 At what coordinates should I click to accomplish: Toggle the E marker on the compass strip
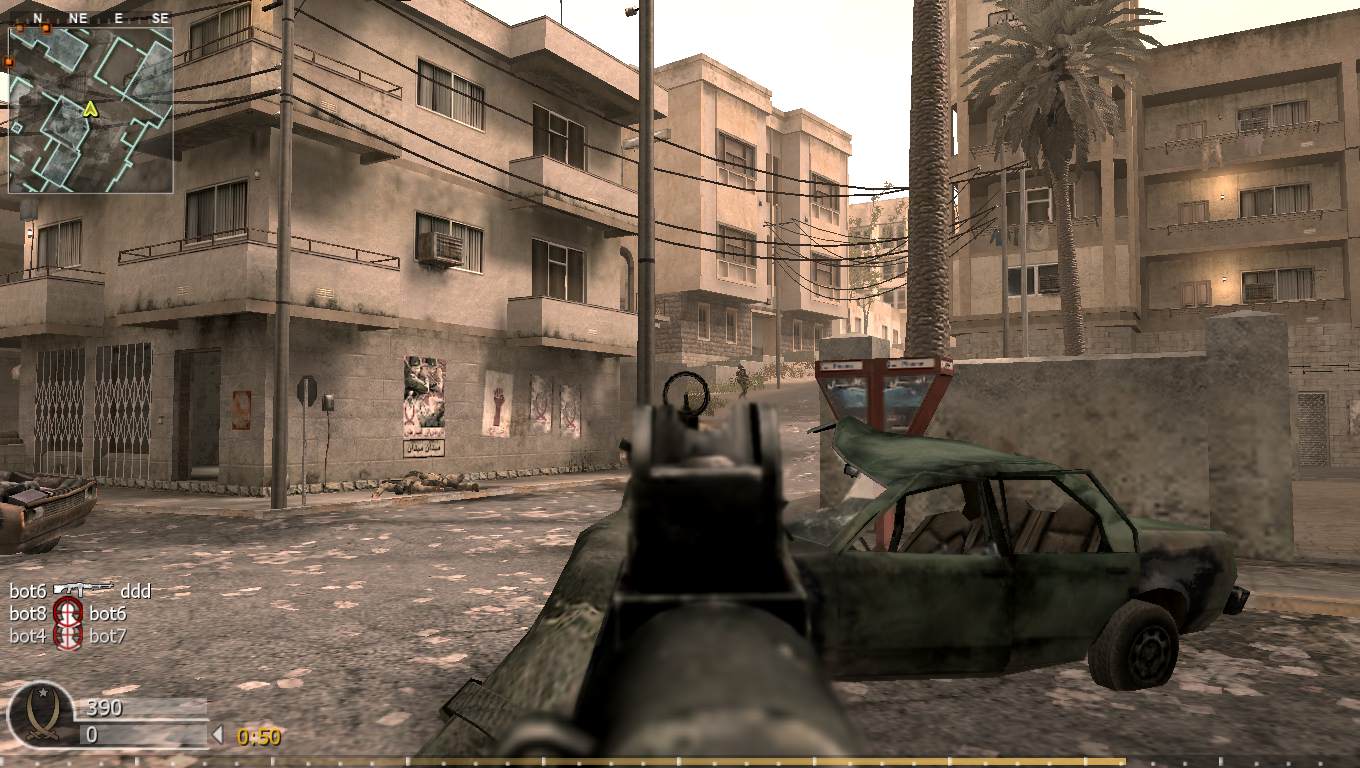point(117,17)
